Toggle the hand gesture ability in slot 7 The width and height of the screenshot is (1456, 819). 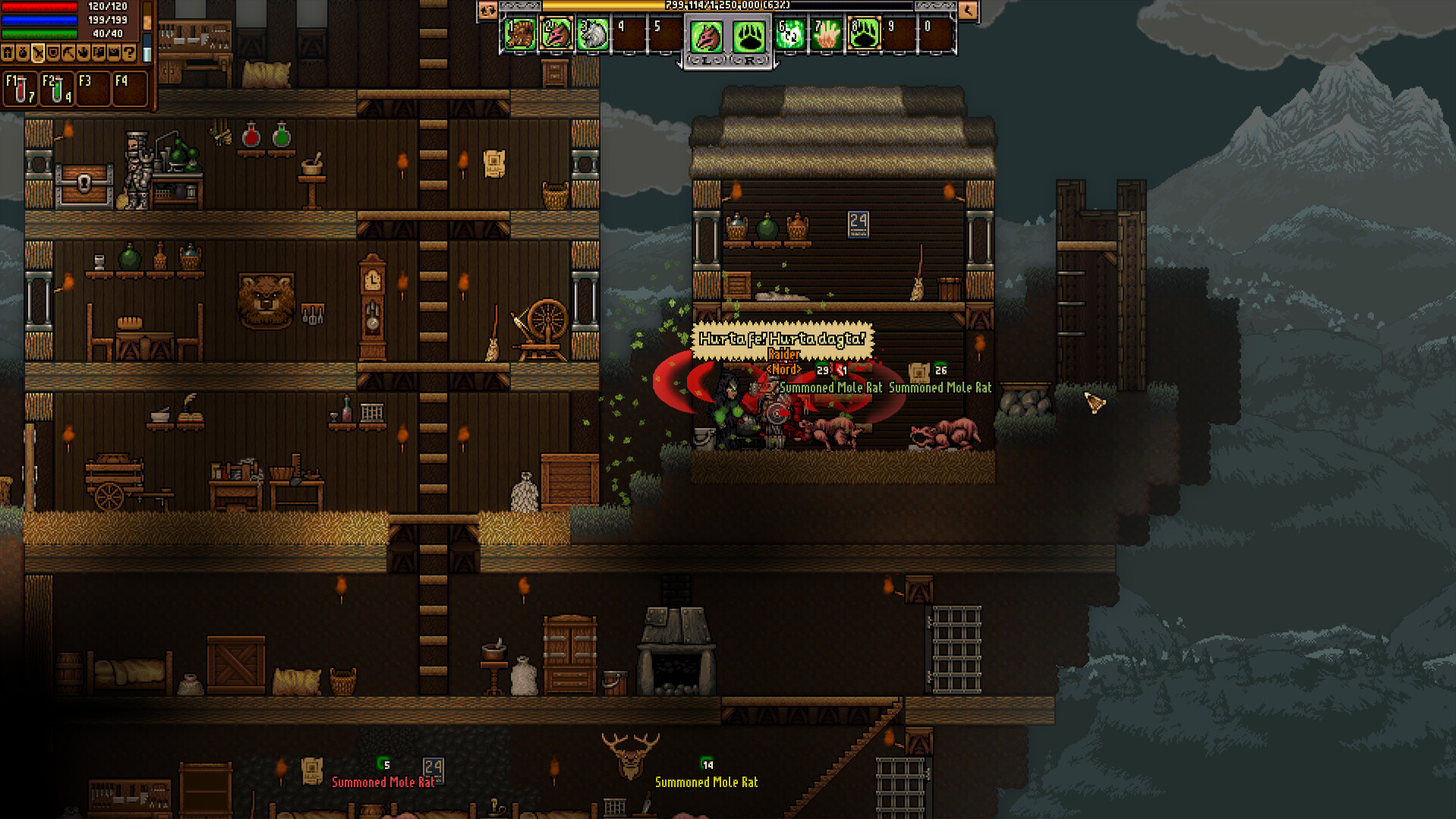pos(828,35)
